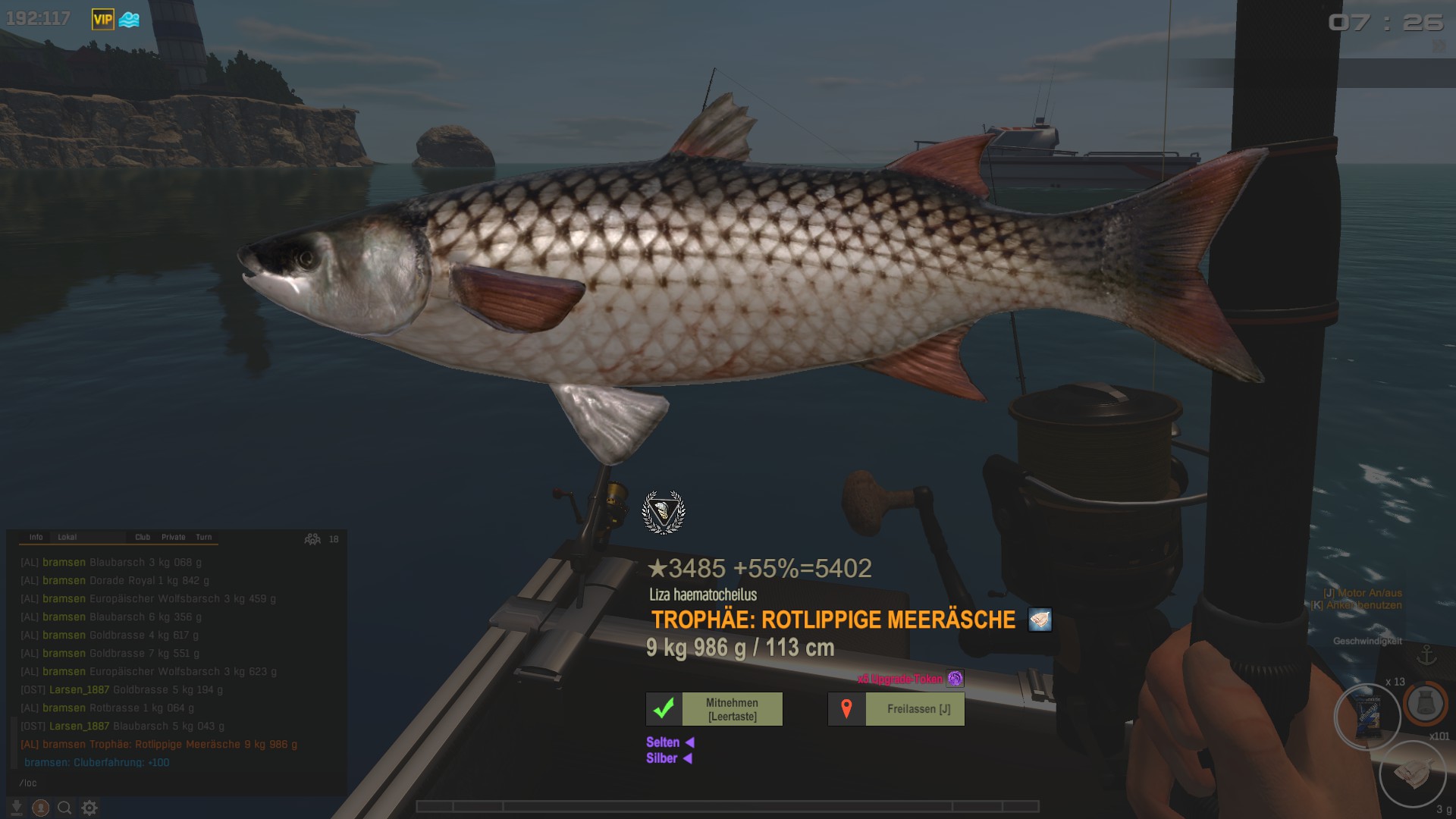The height and width of the screenshot is (819, 1456).
Task: Select the Lokal chat tab
Action: click(x=67, y=537)
